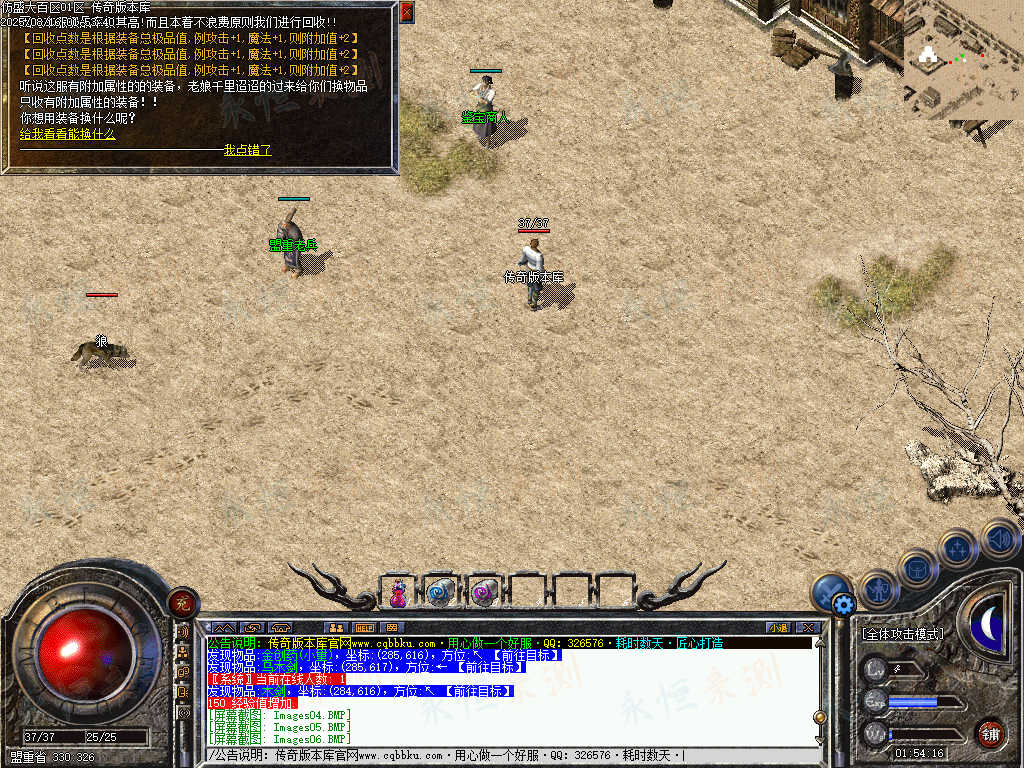Switch the '全体攻击模式' attack mode label

click(x=902, y=634)
